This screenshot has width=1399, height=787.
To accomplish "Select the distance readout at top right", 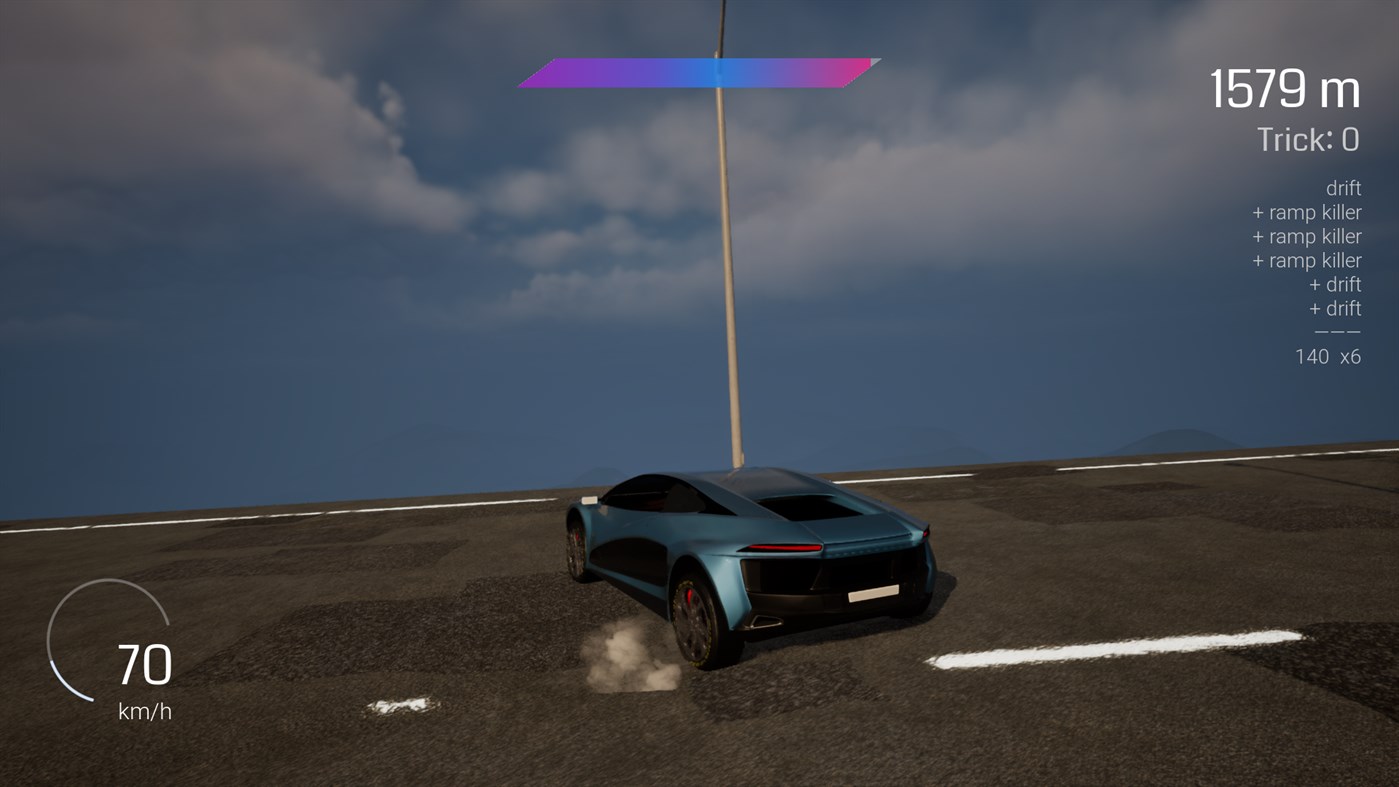I will tap(1284, 88).
